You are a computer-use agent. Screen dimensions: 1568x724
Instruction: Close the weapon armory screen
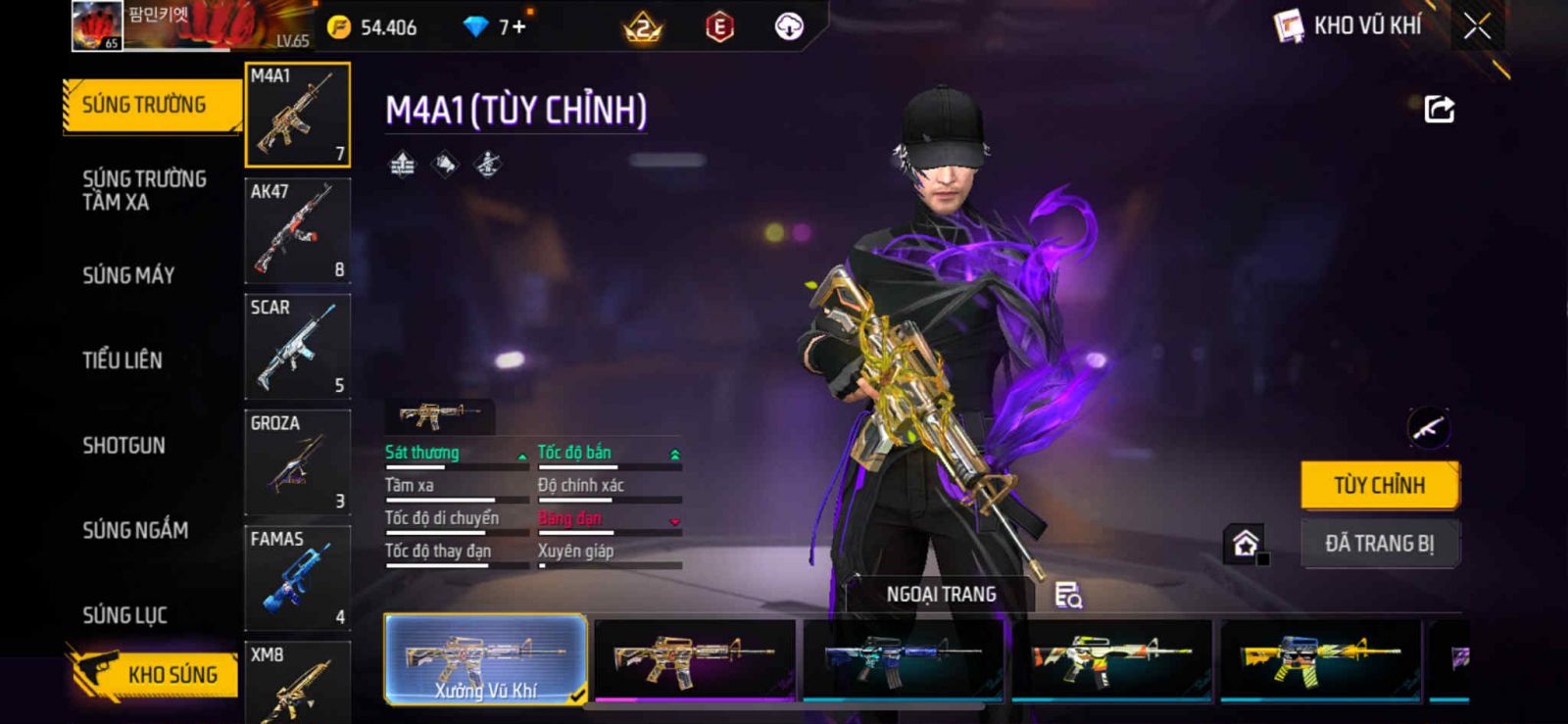1477,26
